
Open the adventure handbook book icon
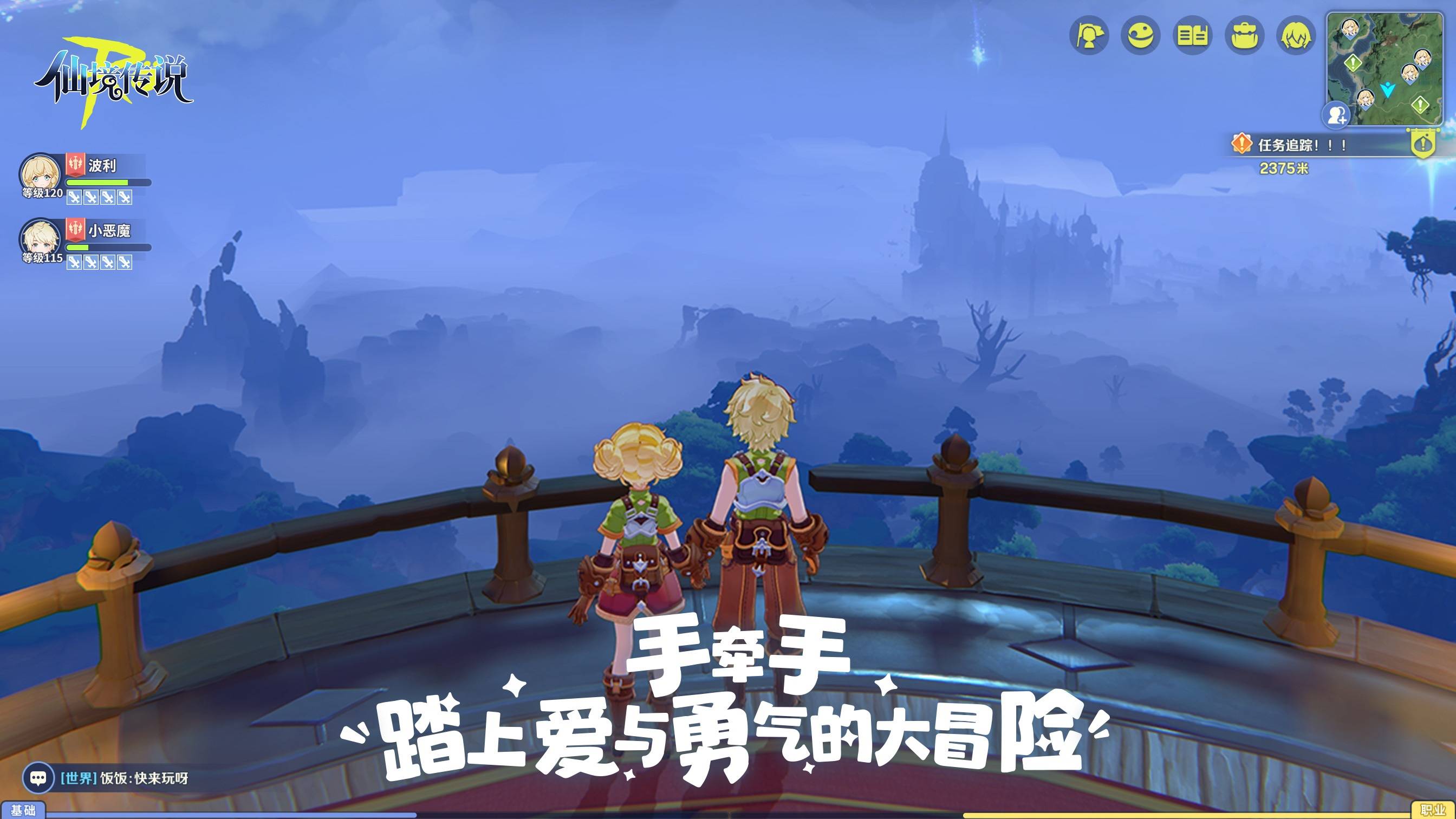point(1193,35)
